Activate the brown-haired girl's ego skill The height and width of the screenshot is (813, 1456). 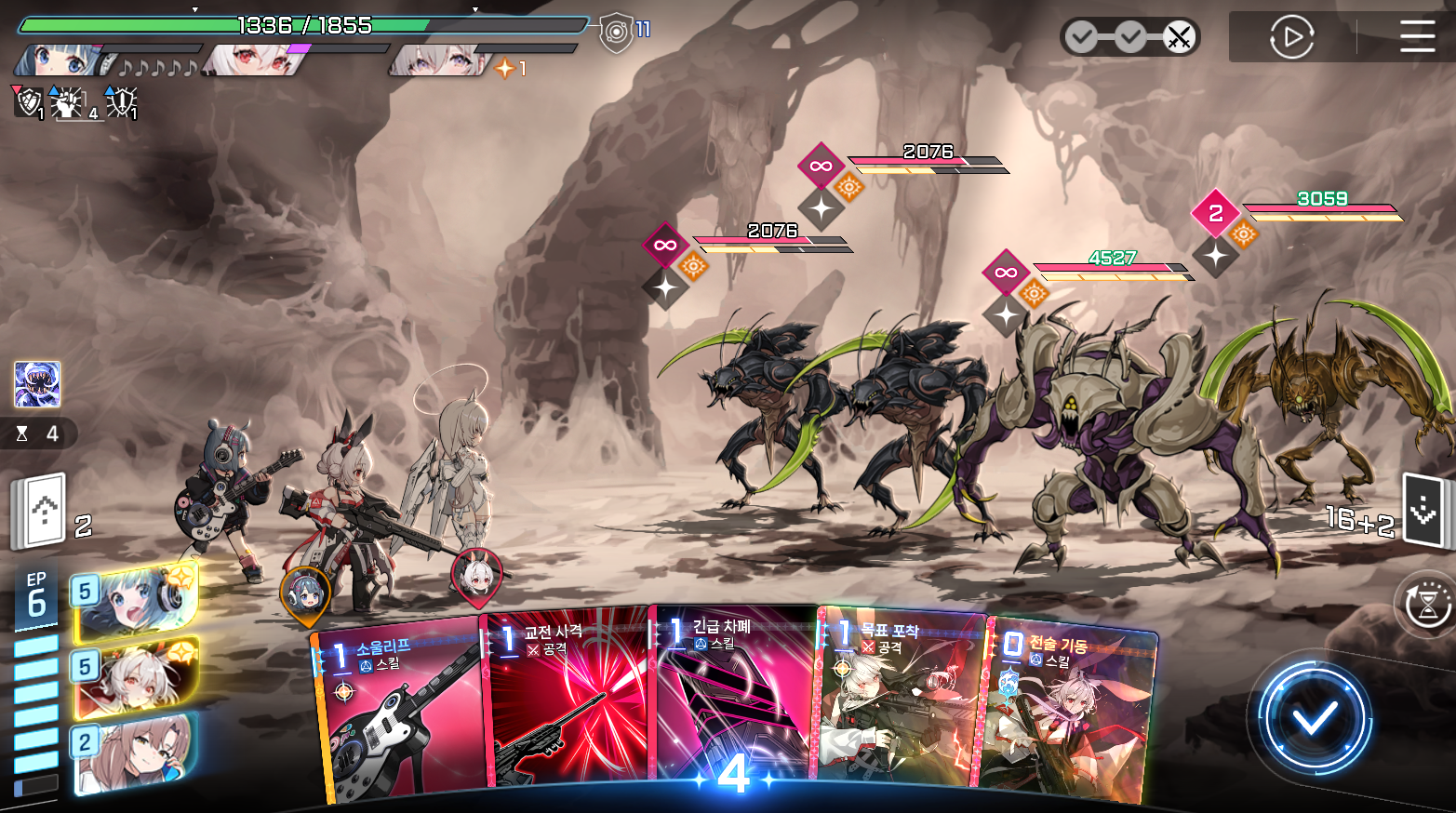click(x=136, y=753)
